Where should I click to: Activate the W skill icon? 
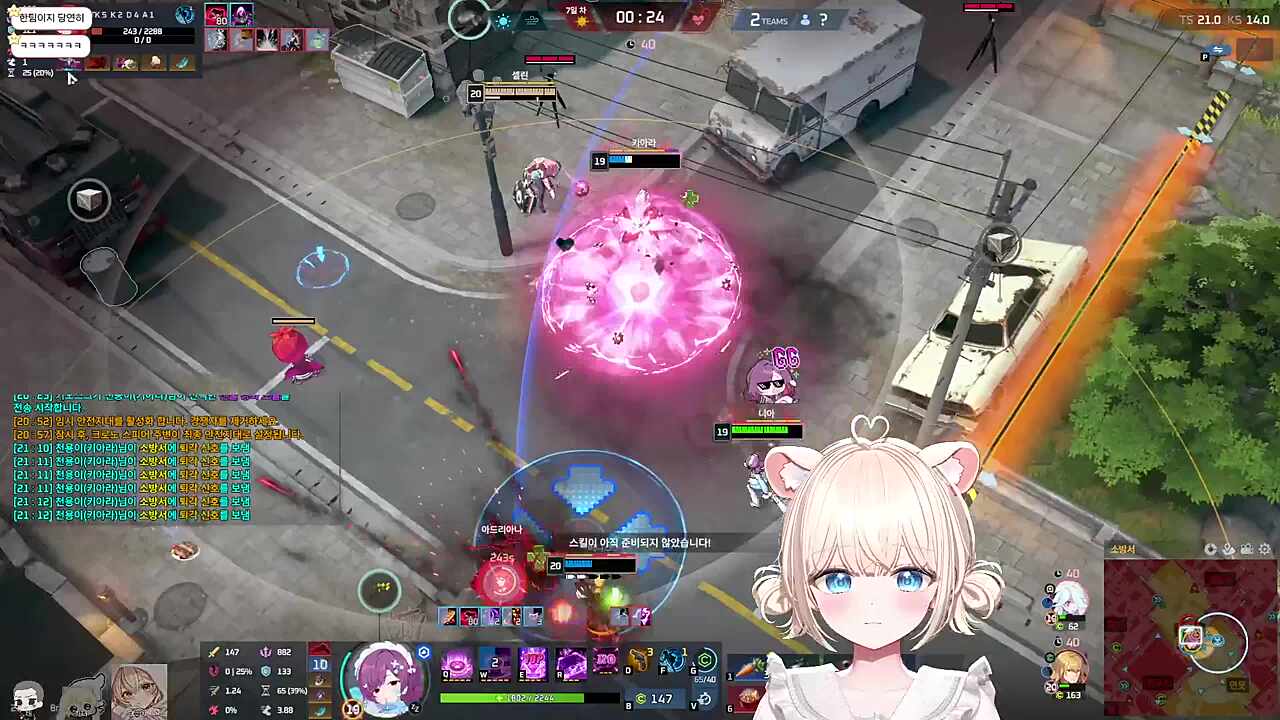click(x=495, y=663)
